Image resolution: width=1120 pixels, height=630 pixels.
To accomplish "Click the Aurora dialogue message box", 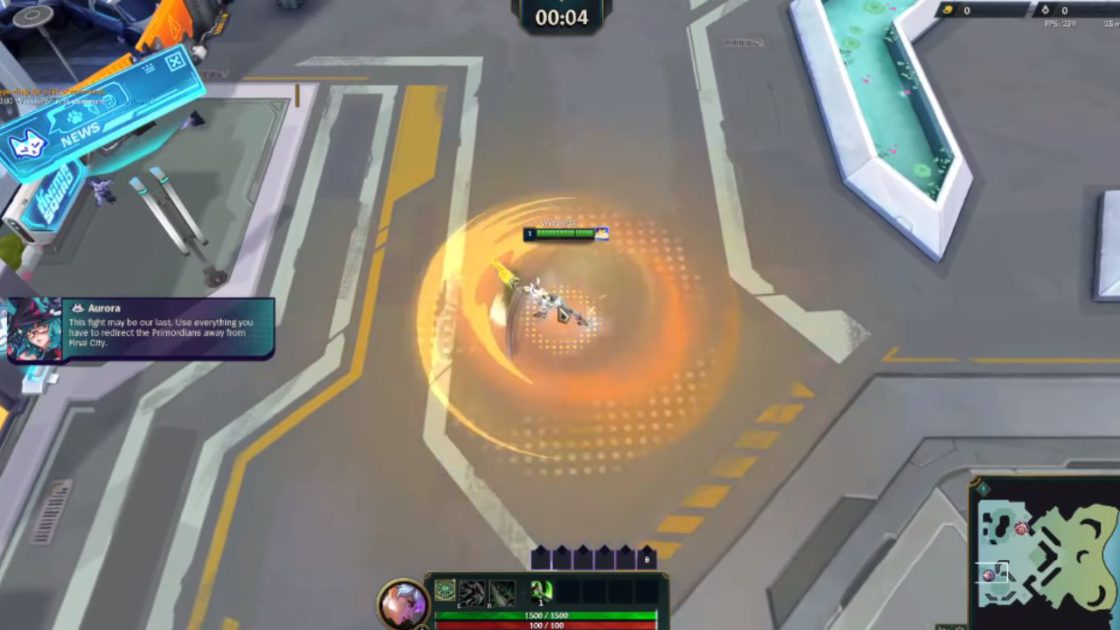I will (x=168, y=328).
